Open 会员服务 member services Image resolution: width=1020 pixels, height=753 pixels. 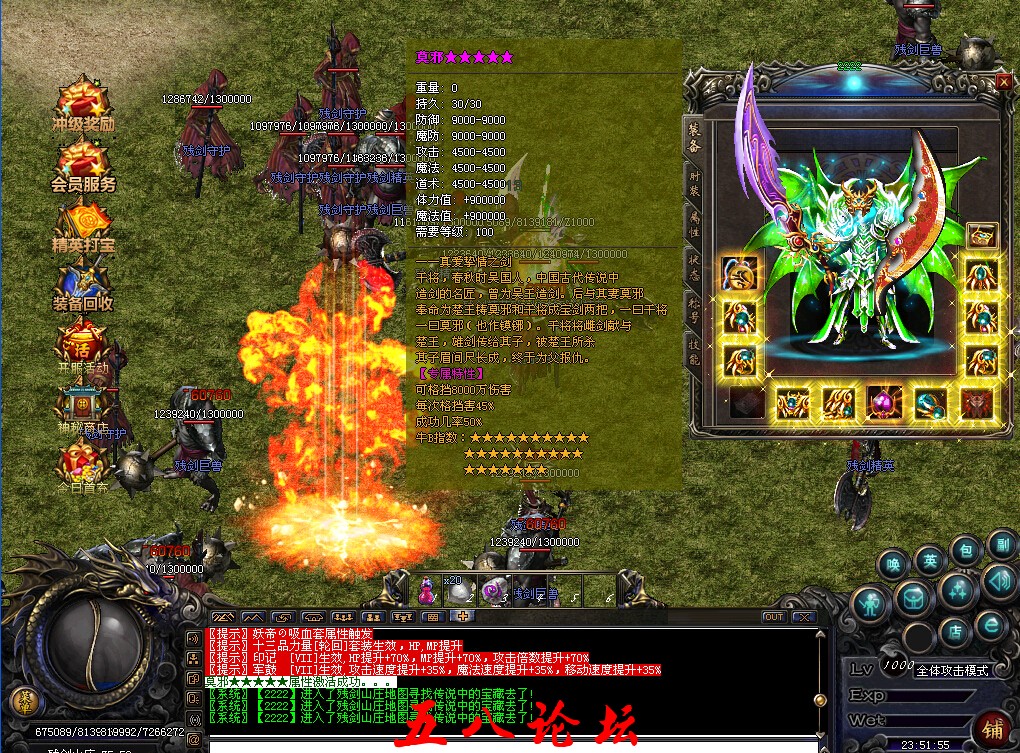84,163
